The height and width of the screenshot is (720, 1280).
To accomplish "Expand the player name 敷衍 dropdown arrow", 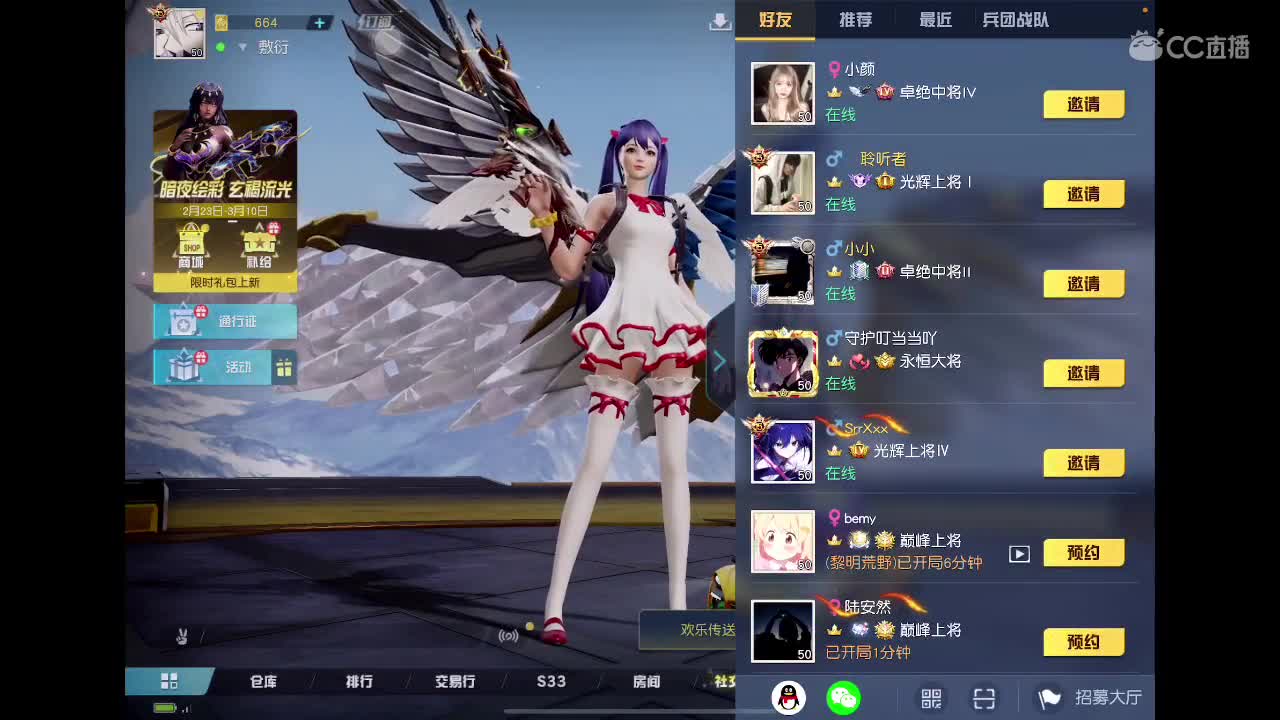I will (243, 46).
